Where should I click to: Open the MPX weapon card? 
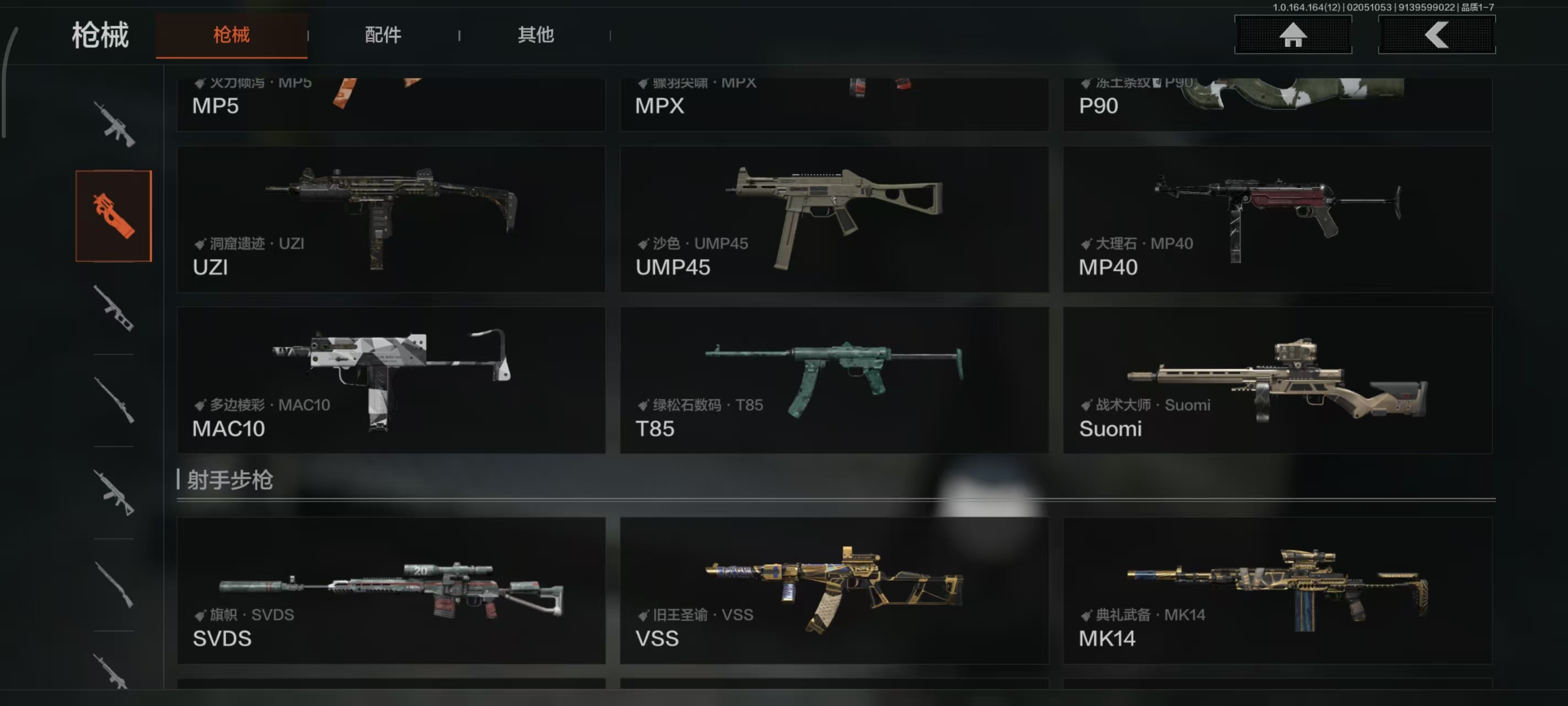[x=834, y=104]
